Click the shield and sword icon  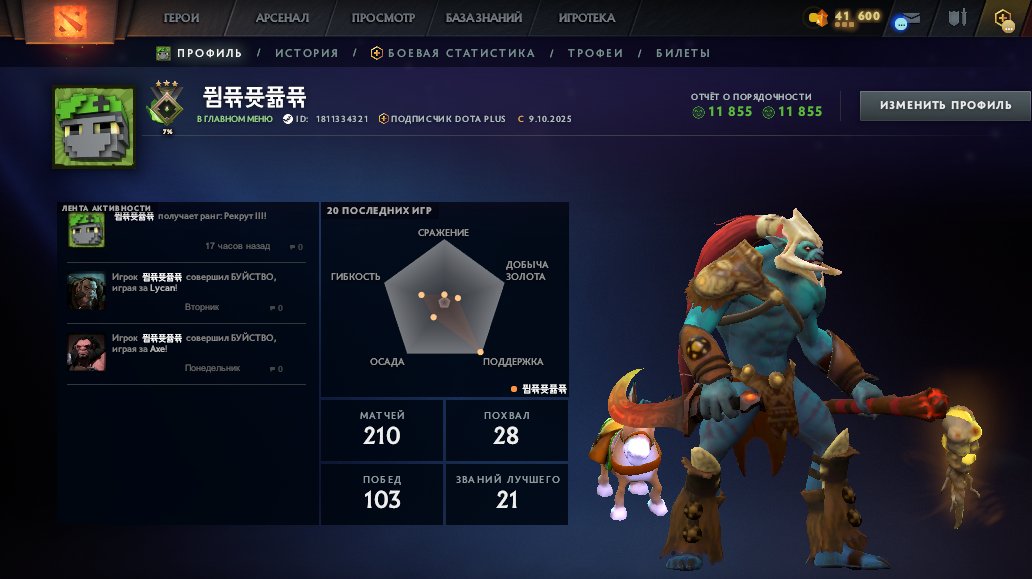tap(958, 18)
